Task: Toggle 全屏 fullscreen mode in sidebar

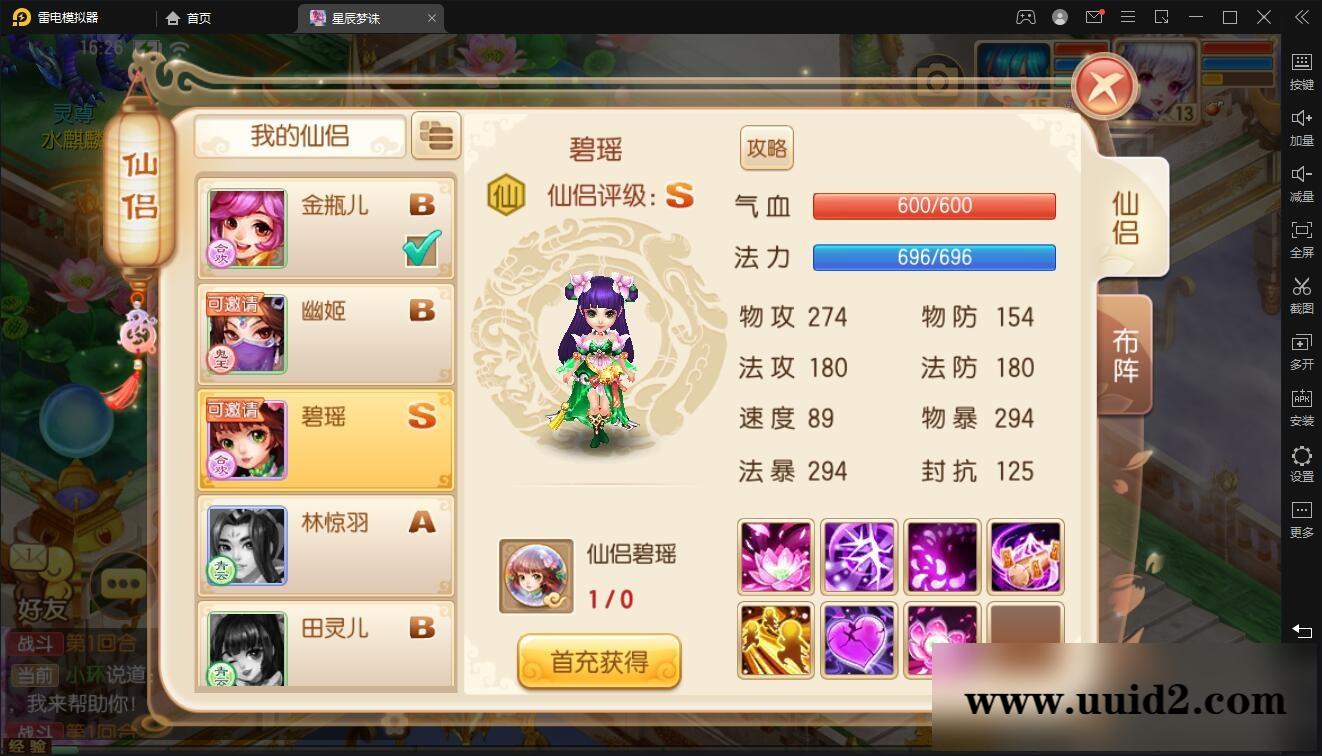Action: pyautogui.click(x=1301, y=235)
